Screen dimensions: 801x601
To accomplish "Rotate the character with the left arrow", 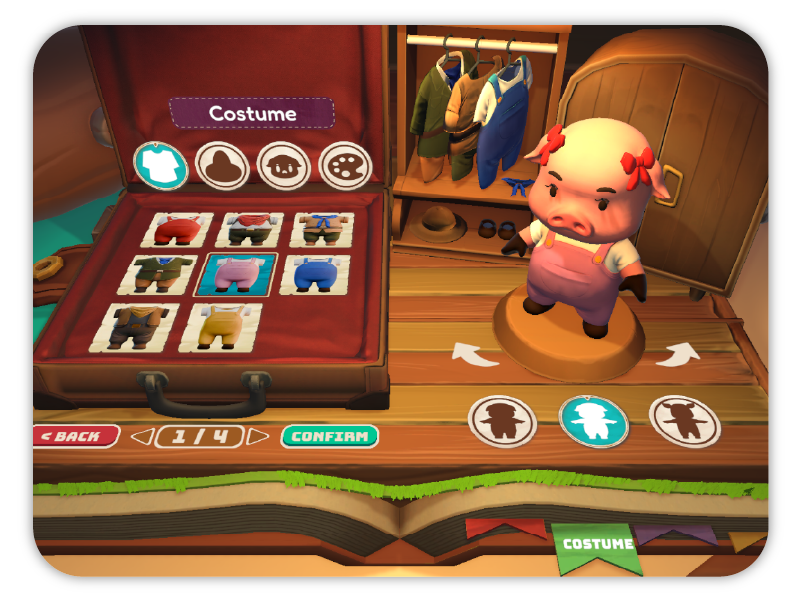I will pyautogui.click(x=467, y=352).
